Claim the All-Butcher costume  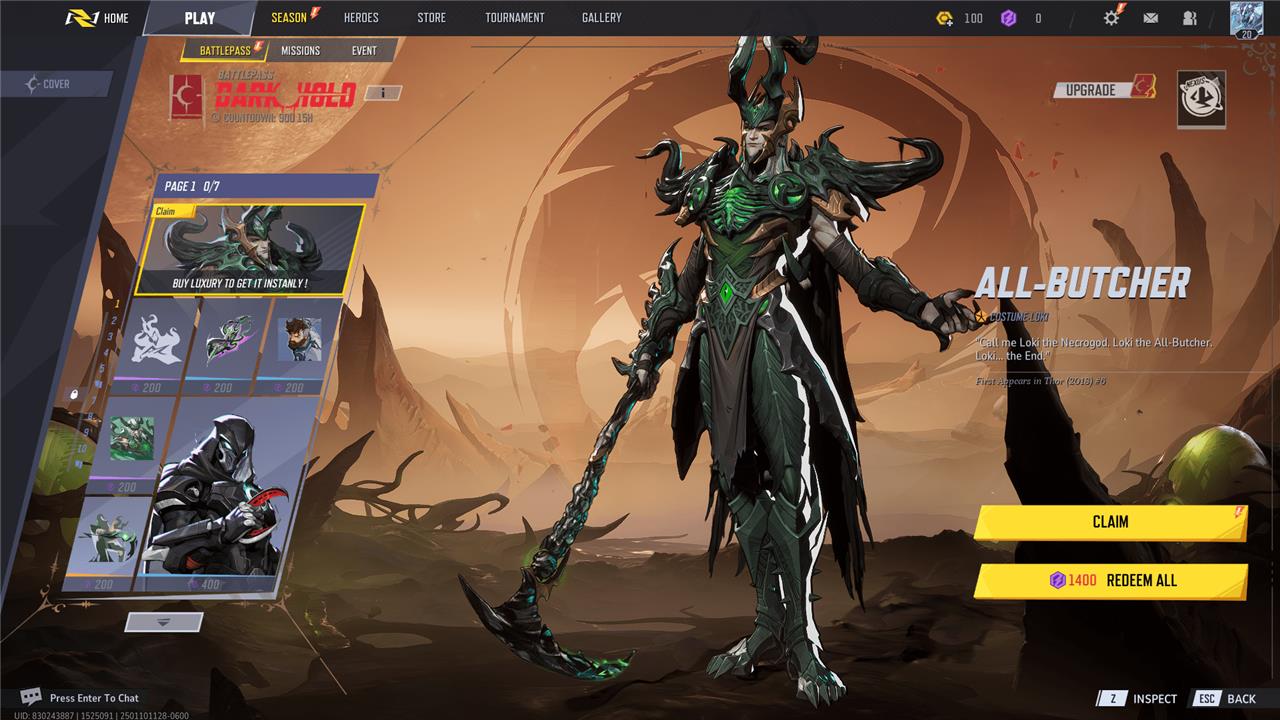pos(1110,522)
